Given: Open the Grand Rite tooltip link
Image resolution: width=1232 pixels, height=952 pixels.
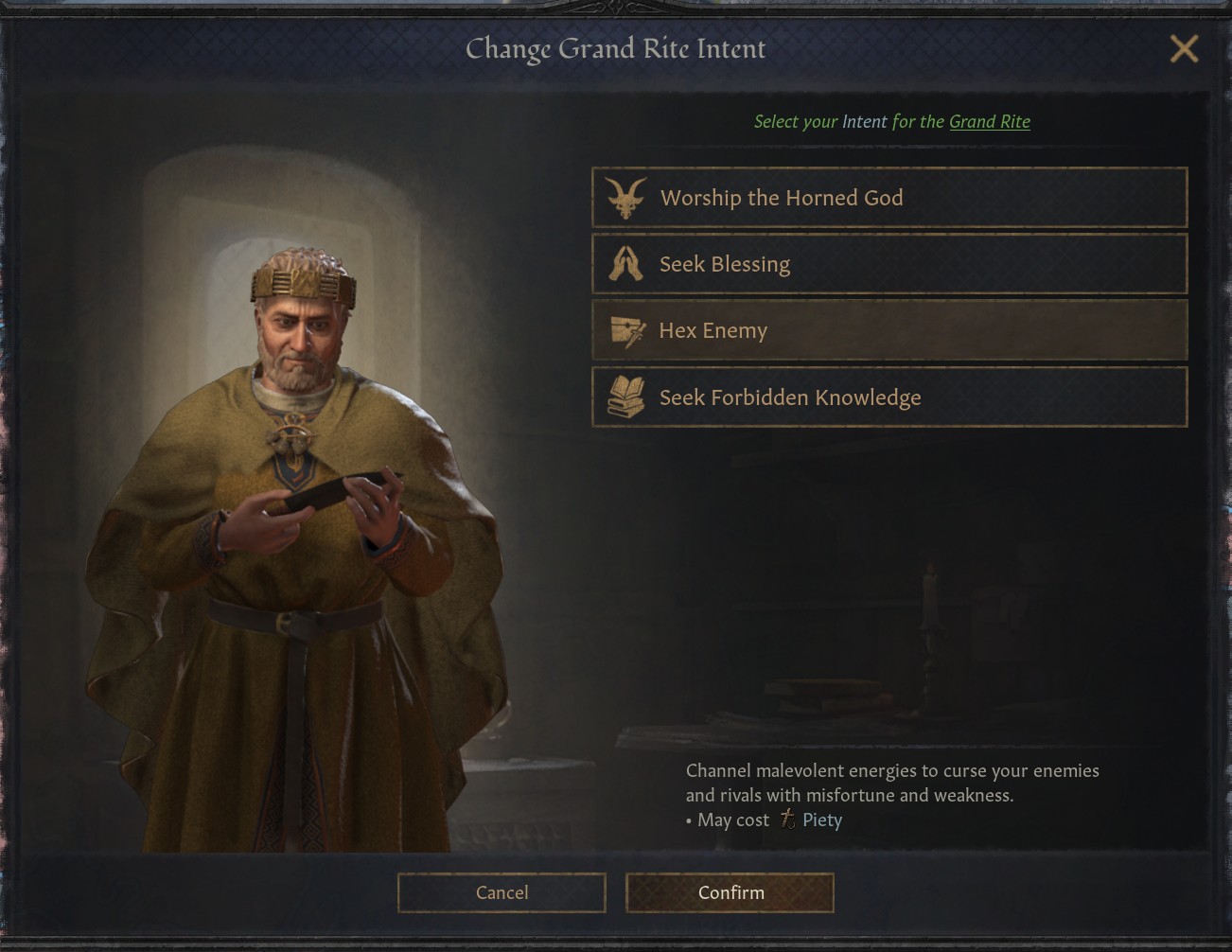Looking at the screenshot, I should (x=989, y=121).
